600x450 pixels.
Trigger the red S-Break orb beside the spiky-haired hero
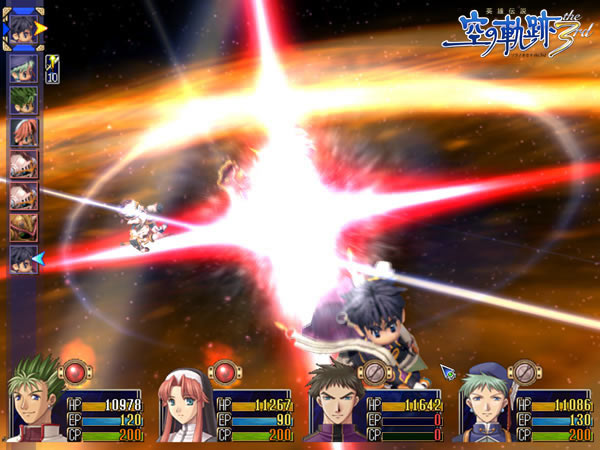[75, 373]
